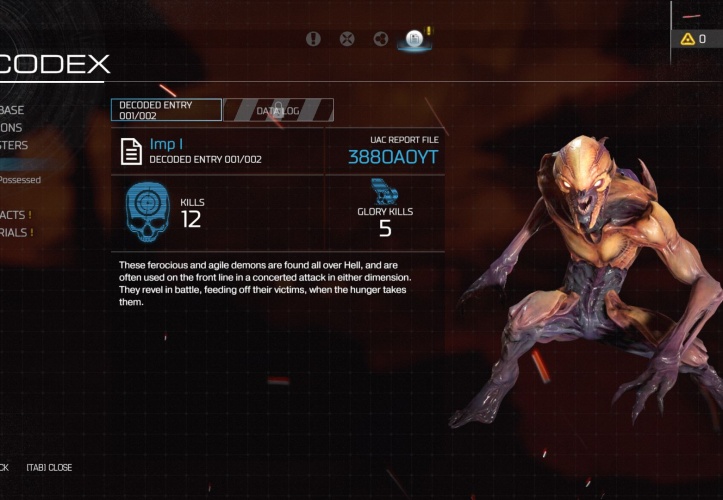Open the codex document icon in the top bar
723x500 pixels.
point(414,39)
